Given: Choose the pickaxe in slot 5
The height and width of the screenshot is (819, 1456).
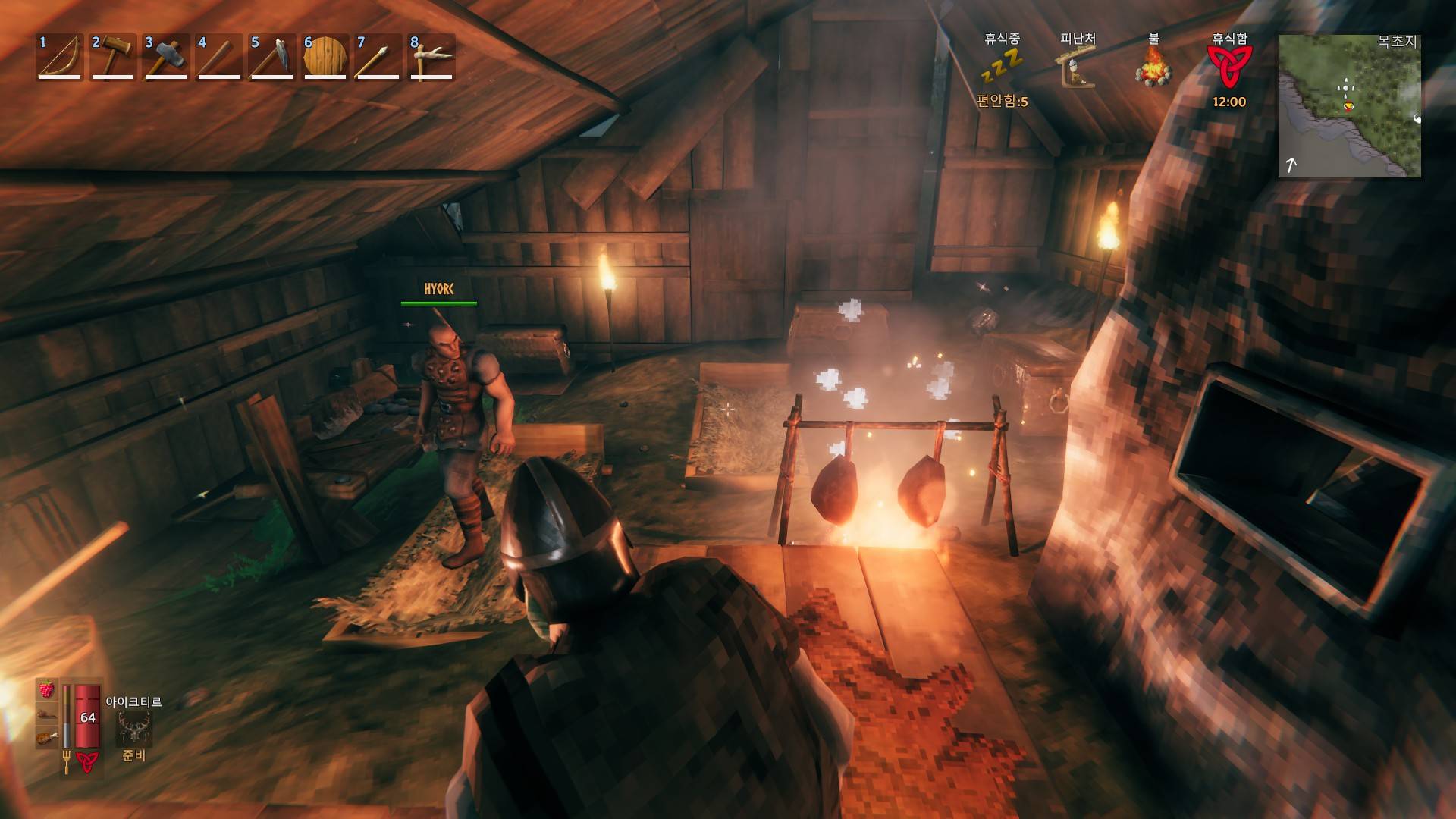Looking at the screenshot, I should 271,56.
